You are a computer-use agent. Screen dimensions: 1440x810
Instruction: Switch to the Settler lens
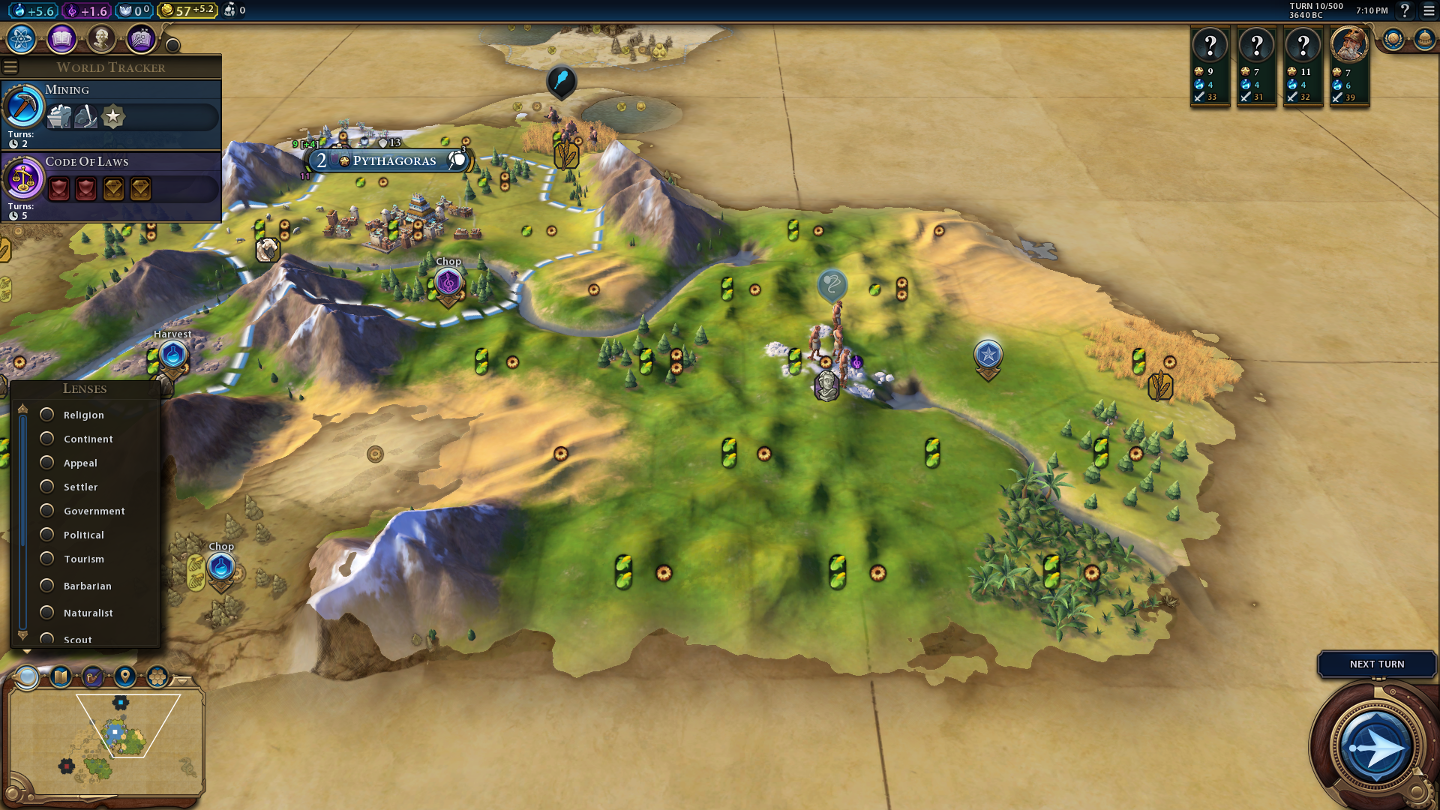[x=47, y=487]
